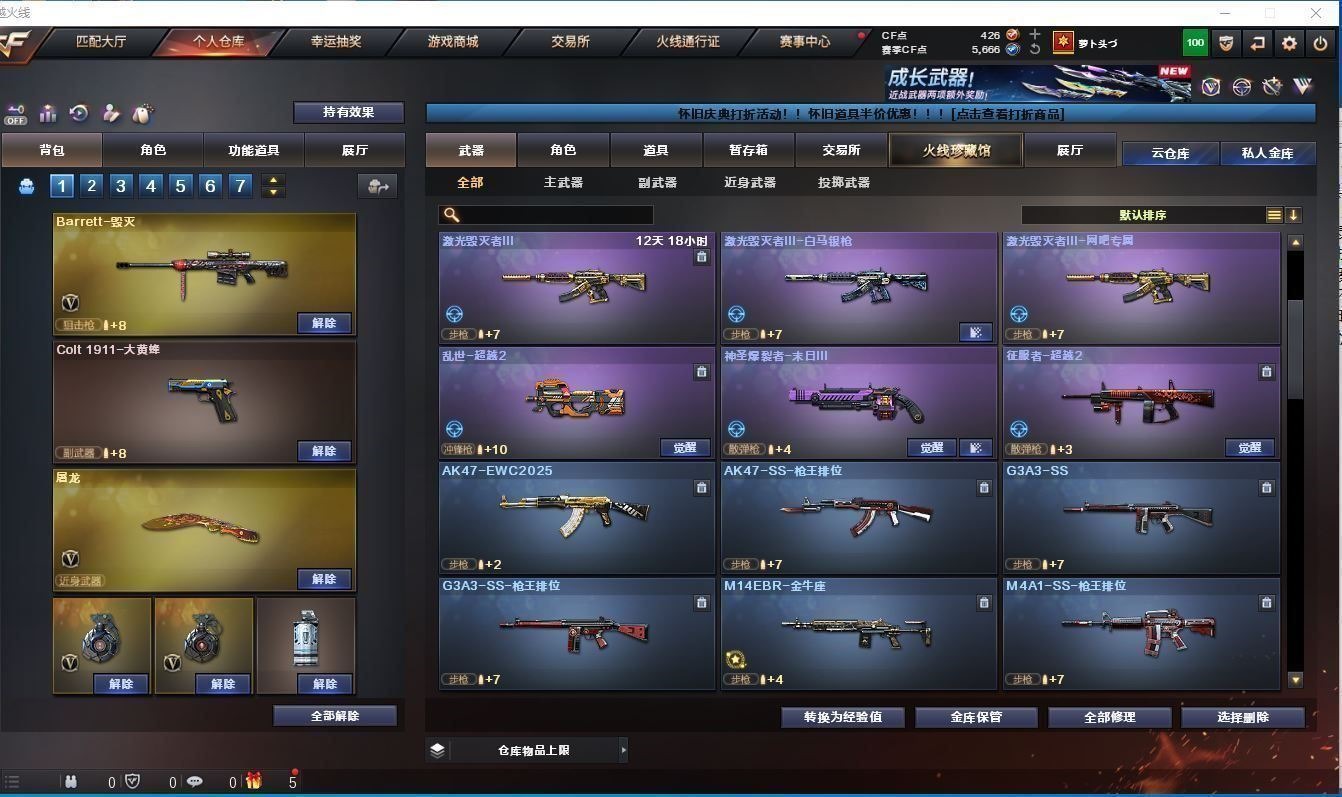Viewport: 1342px width, 797px height.
Task: Switch to the 功能道具 tab
Action: tap(253, 150)
